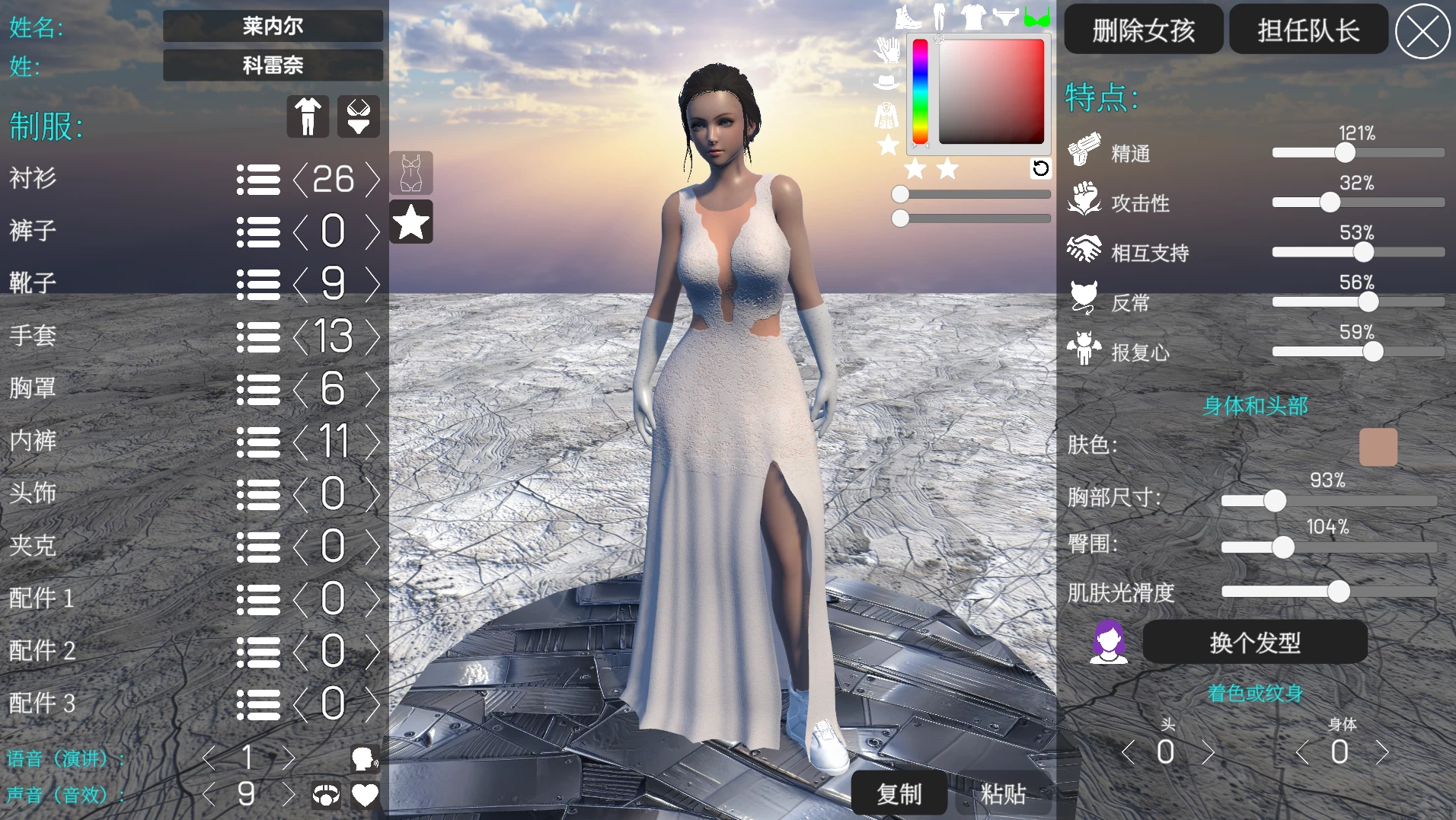
Task: Toggle the swimsuit icon beside 衬衫
Action: tap(411, 174)
